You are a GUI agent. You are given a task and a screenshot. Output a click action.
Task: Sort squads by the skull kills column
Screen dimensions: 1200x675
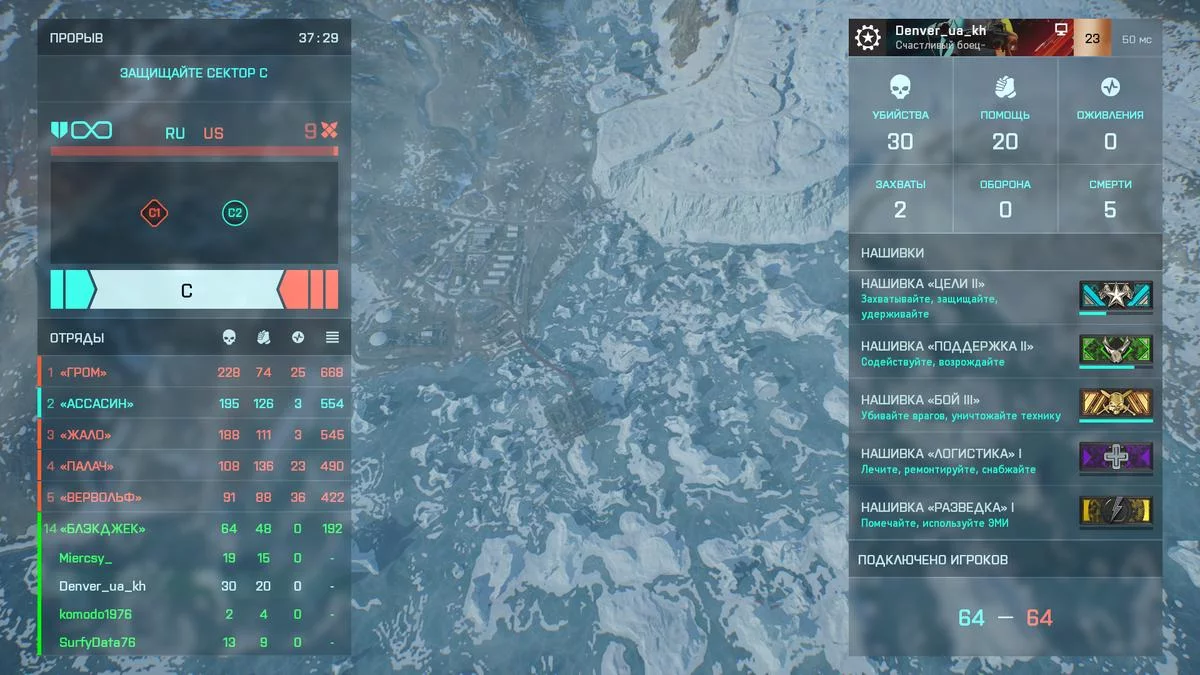coord(229,338)
